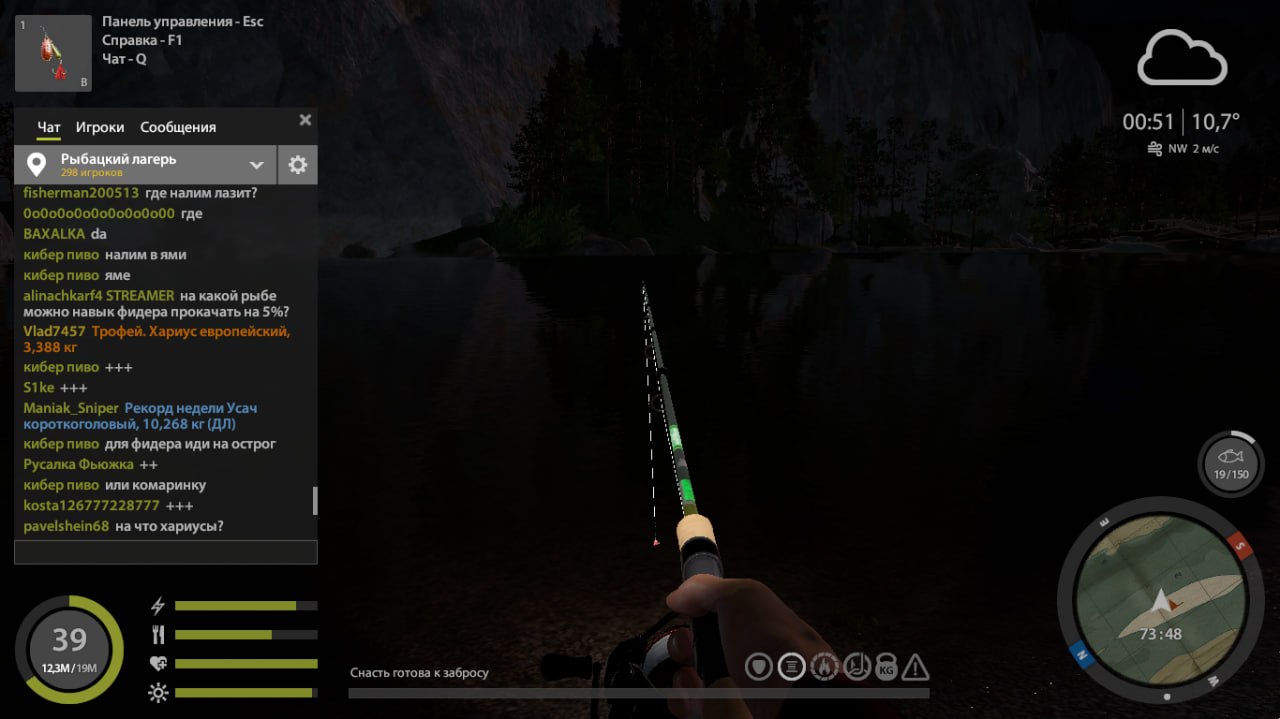The height and width of the screenshot is (719, 1280).
Task: Click the line spool indicator icon
Action: click(x=791, y=666)
